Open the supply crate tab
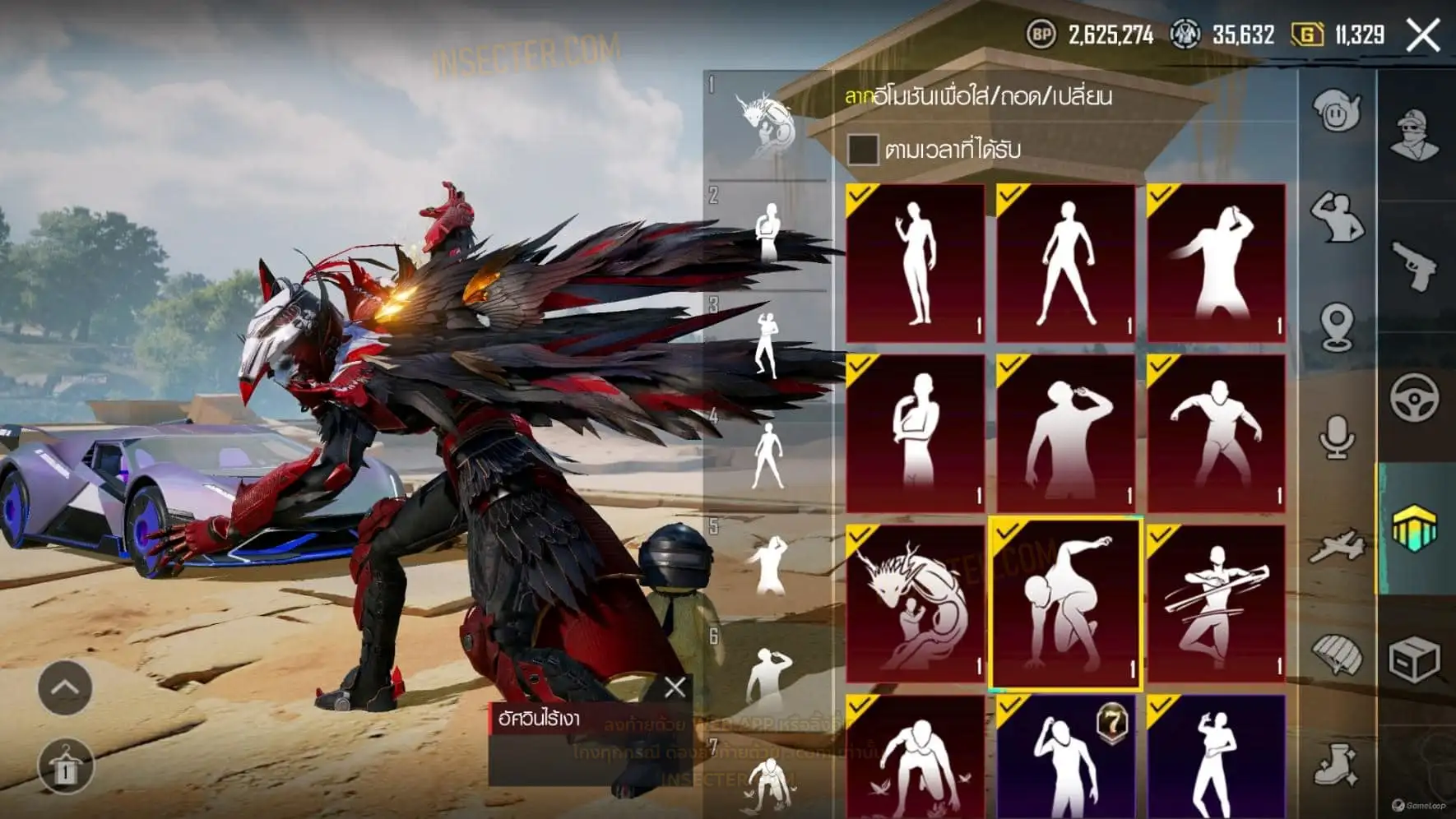Image resolution: width=1456 pixels, height=819 pixels. [x=1415, y=659]
